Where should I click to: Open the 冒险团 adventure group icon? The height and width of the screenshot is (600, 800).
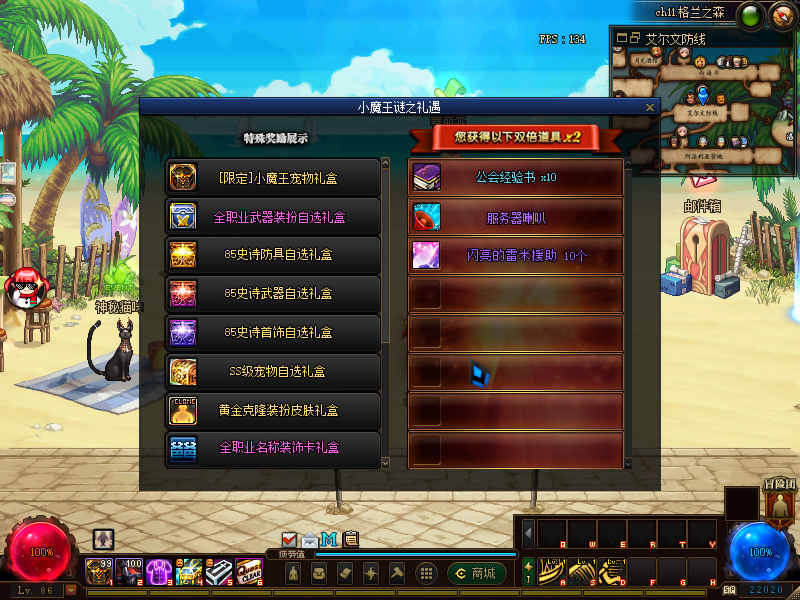[x=779, y=505]
